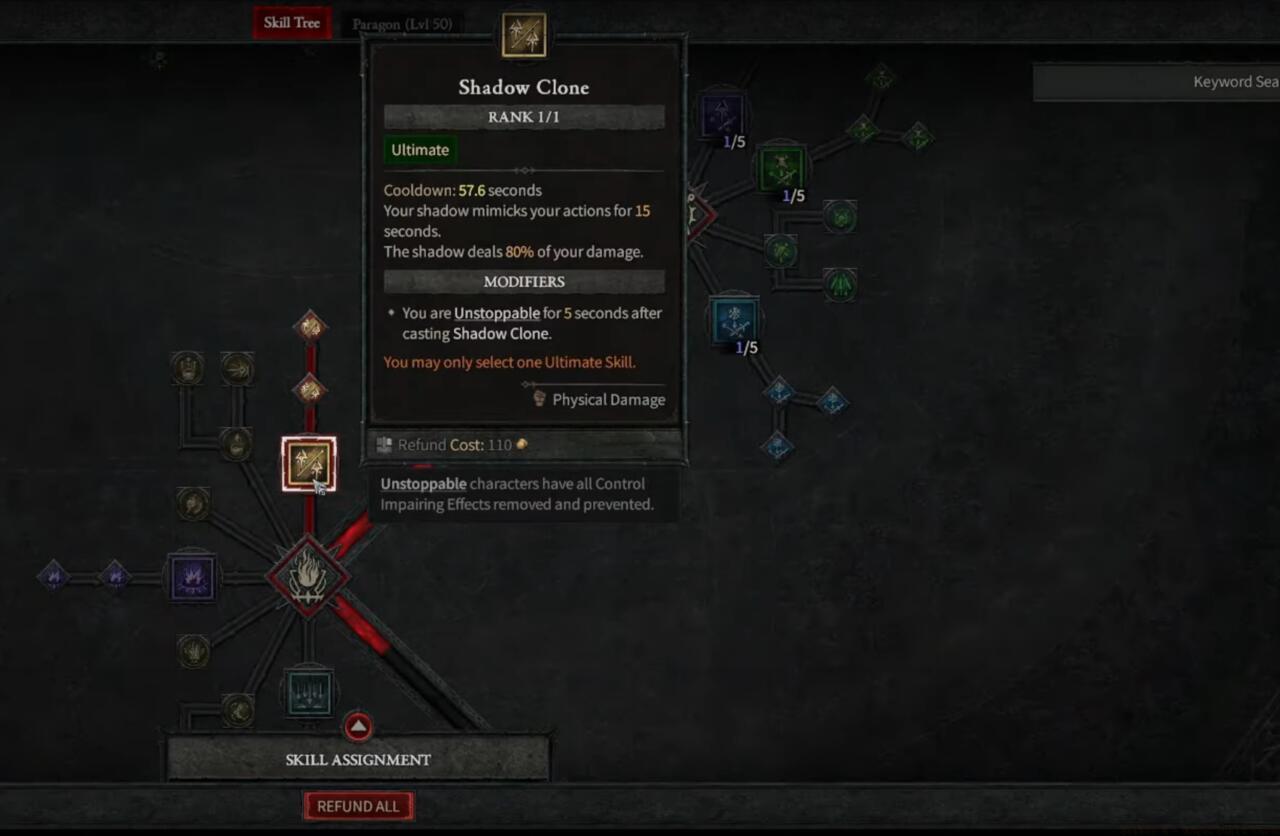Click the Shadow Clone icon atop the tooltip

tap(524, 33)
